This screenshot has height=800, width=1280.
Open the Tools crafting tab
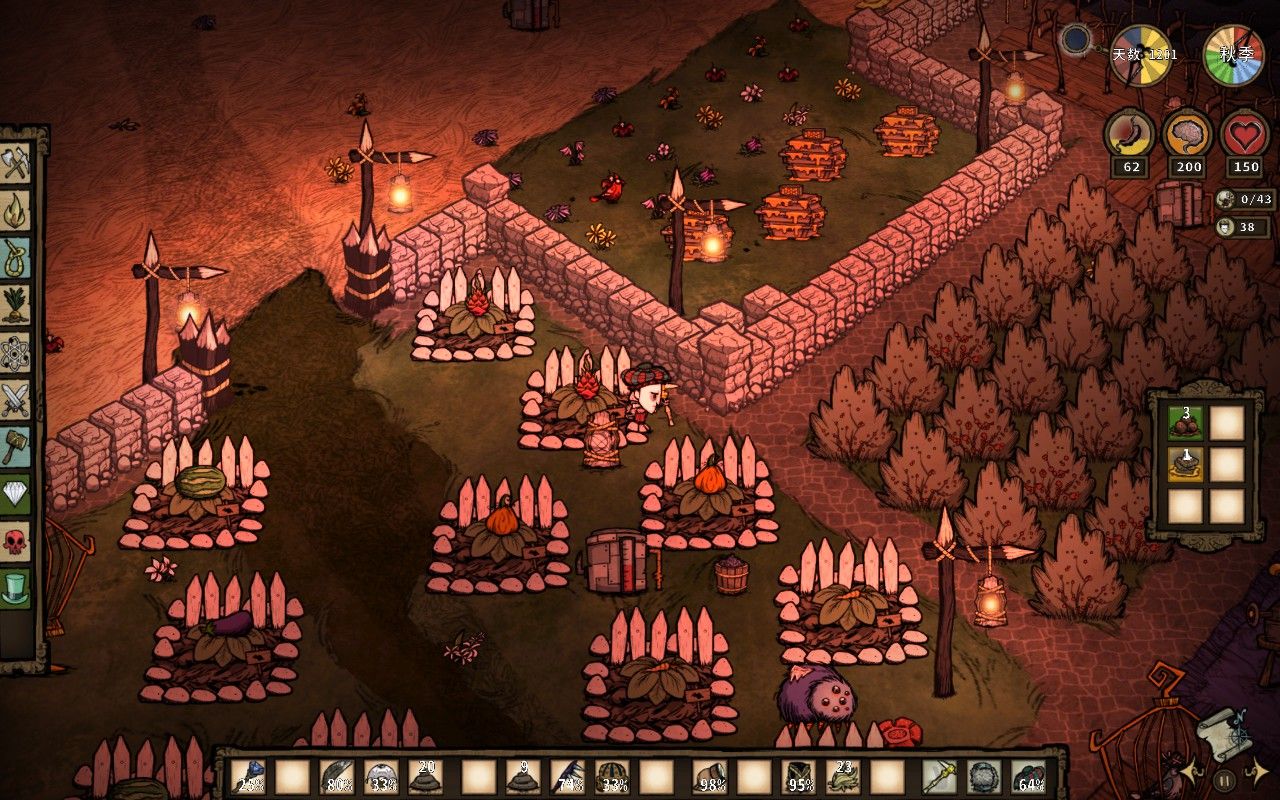(x=17, y=163)
